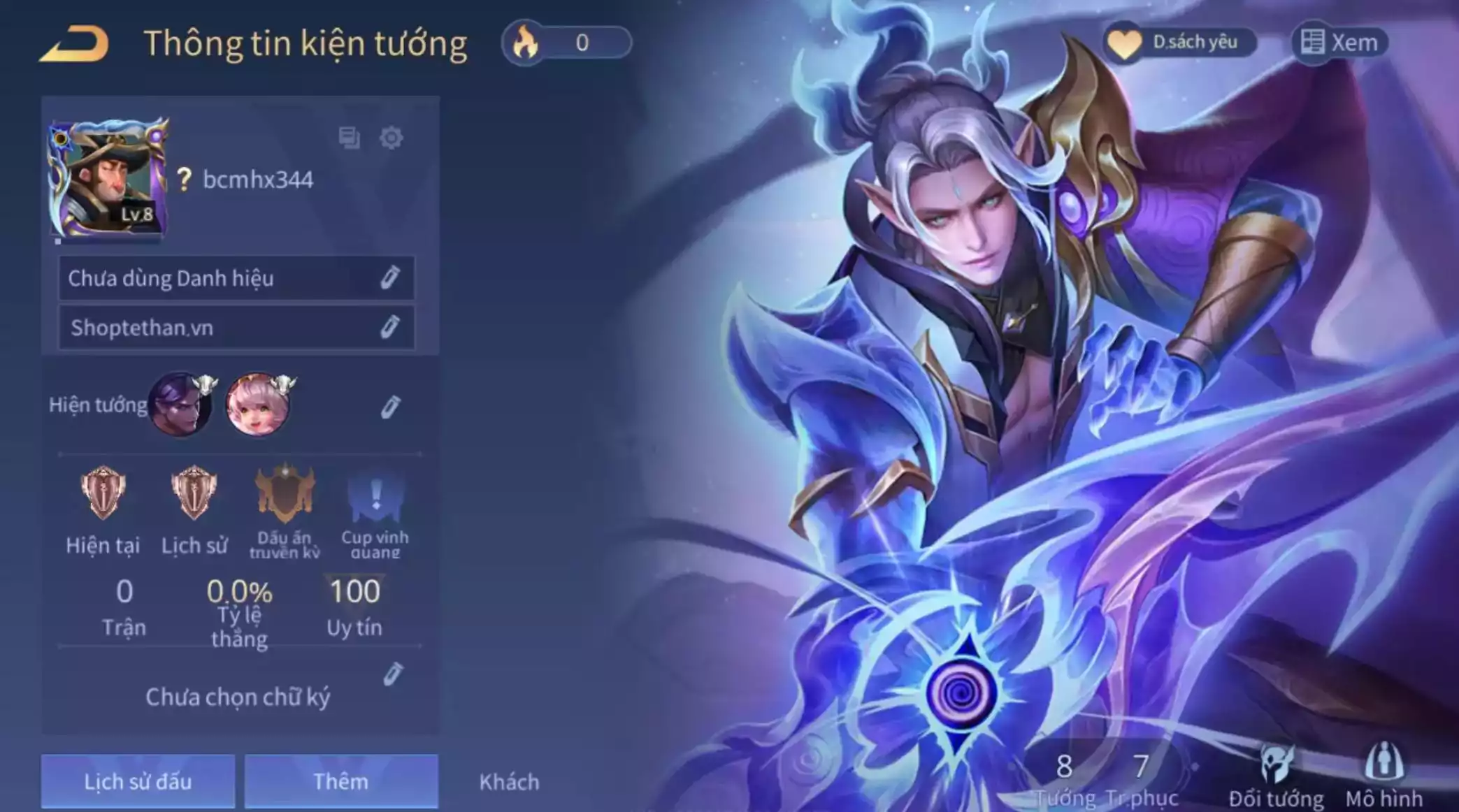Switch to the Khách tab
This screenshot has width=1459, height=812.
click(x=510, y=781)
